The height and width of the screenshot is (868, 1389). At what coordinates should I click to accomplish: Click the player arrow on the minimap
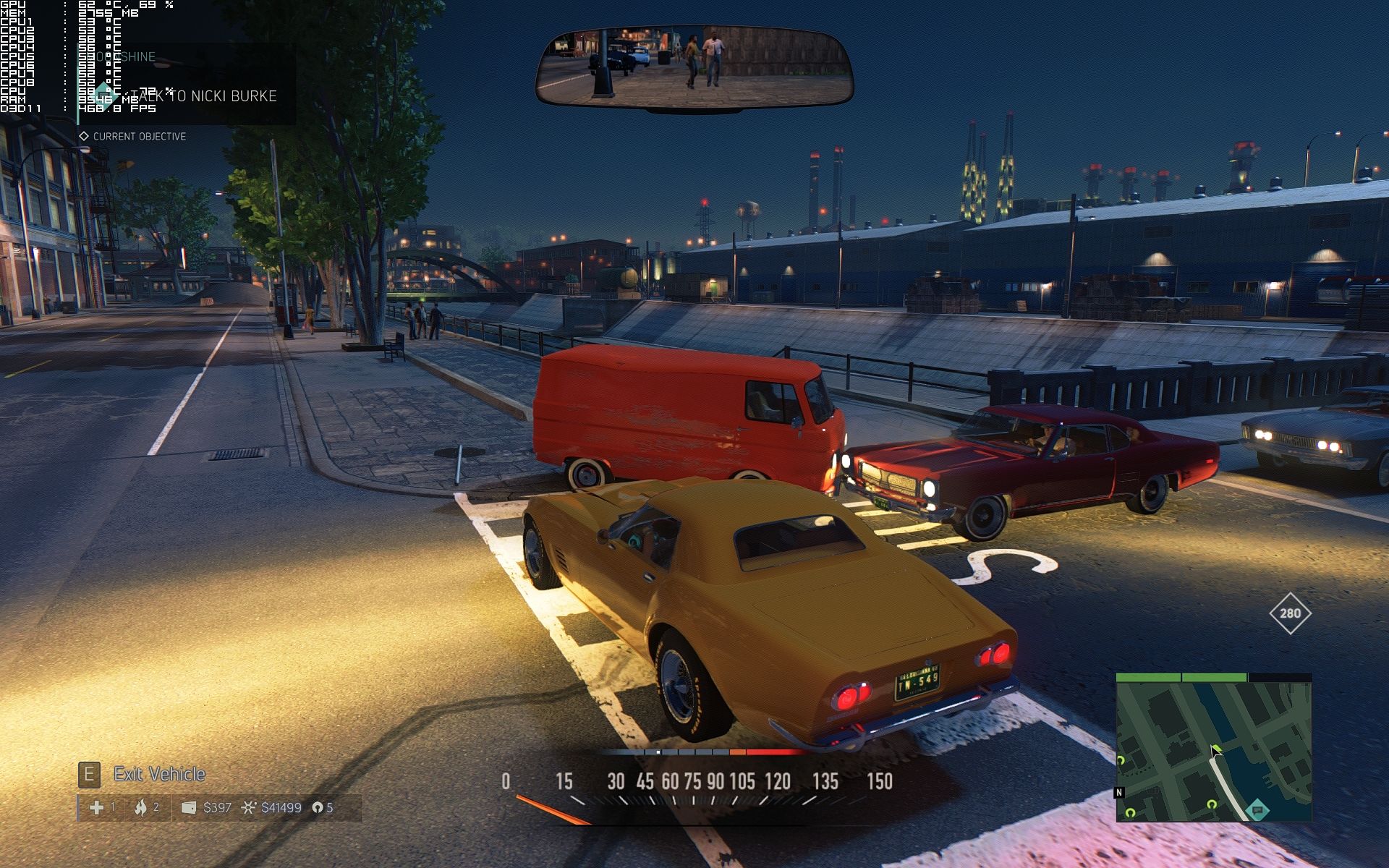tap(1215, 751)
